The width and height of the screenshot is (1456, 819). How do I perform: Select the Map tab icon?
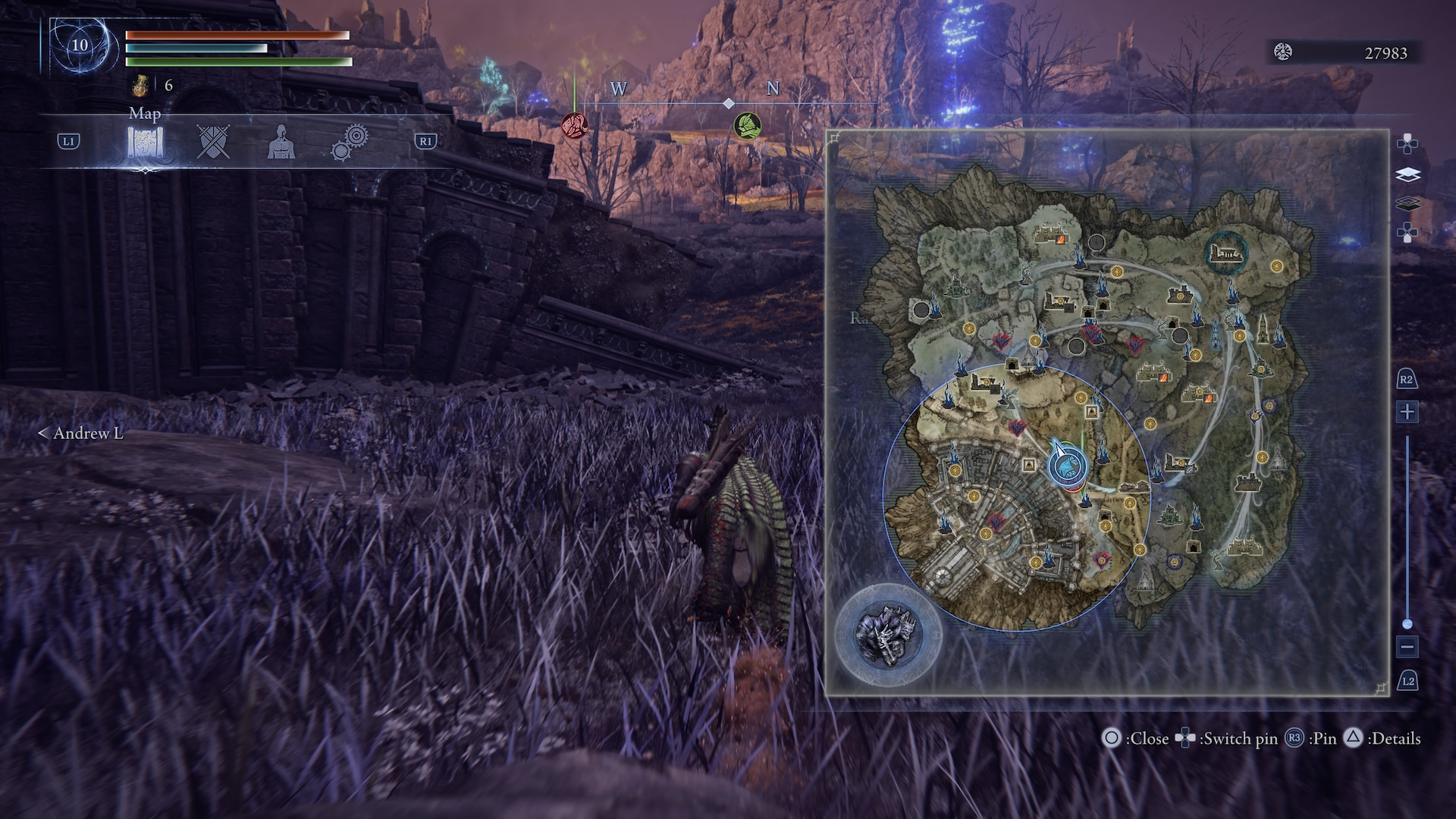tap(145, 142)
